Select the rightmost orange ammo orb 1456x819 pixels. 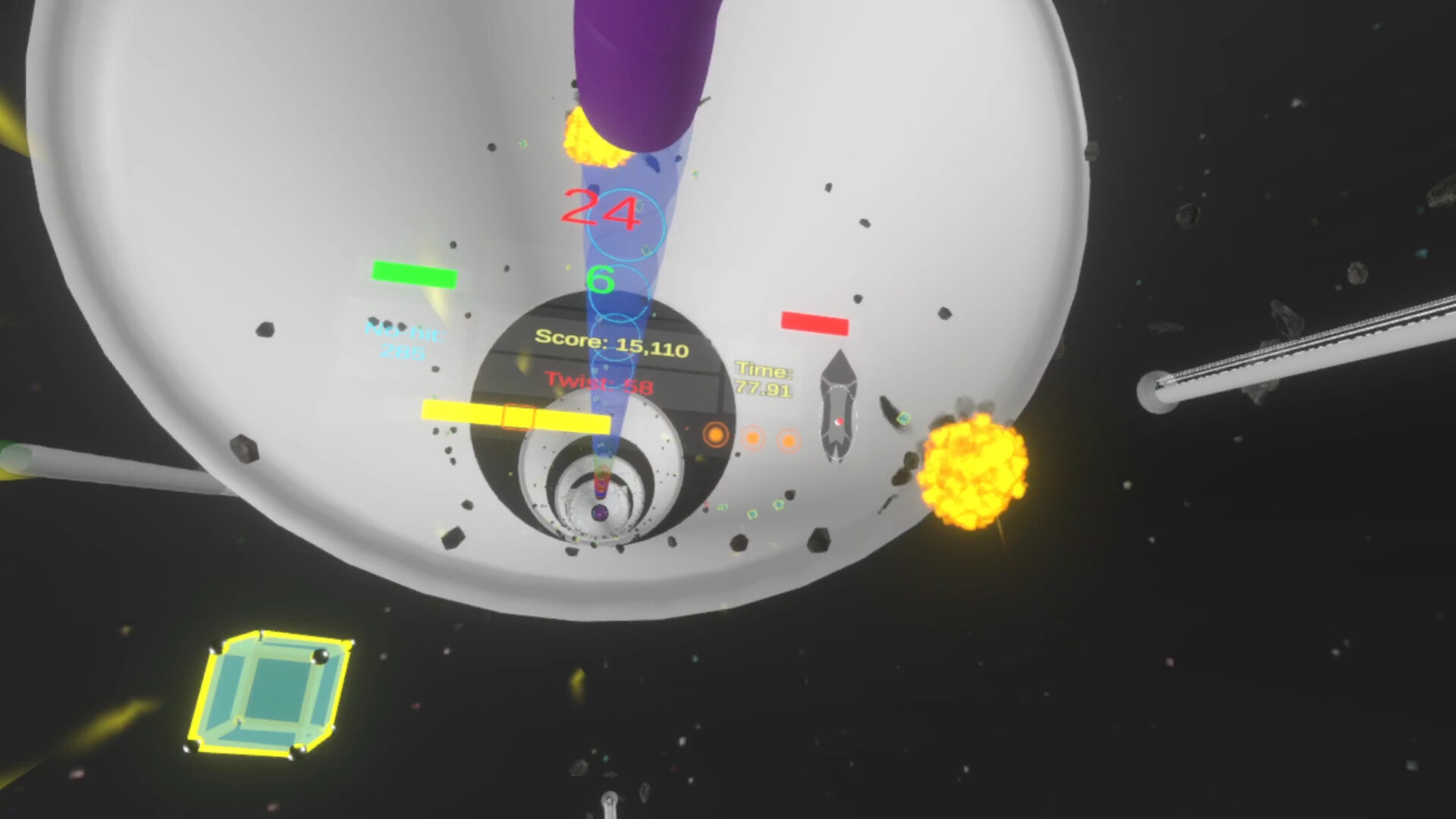click(789, 440)
